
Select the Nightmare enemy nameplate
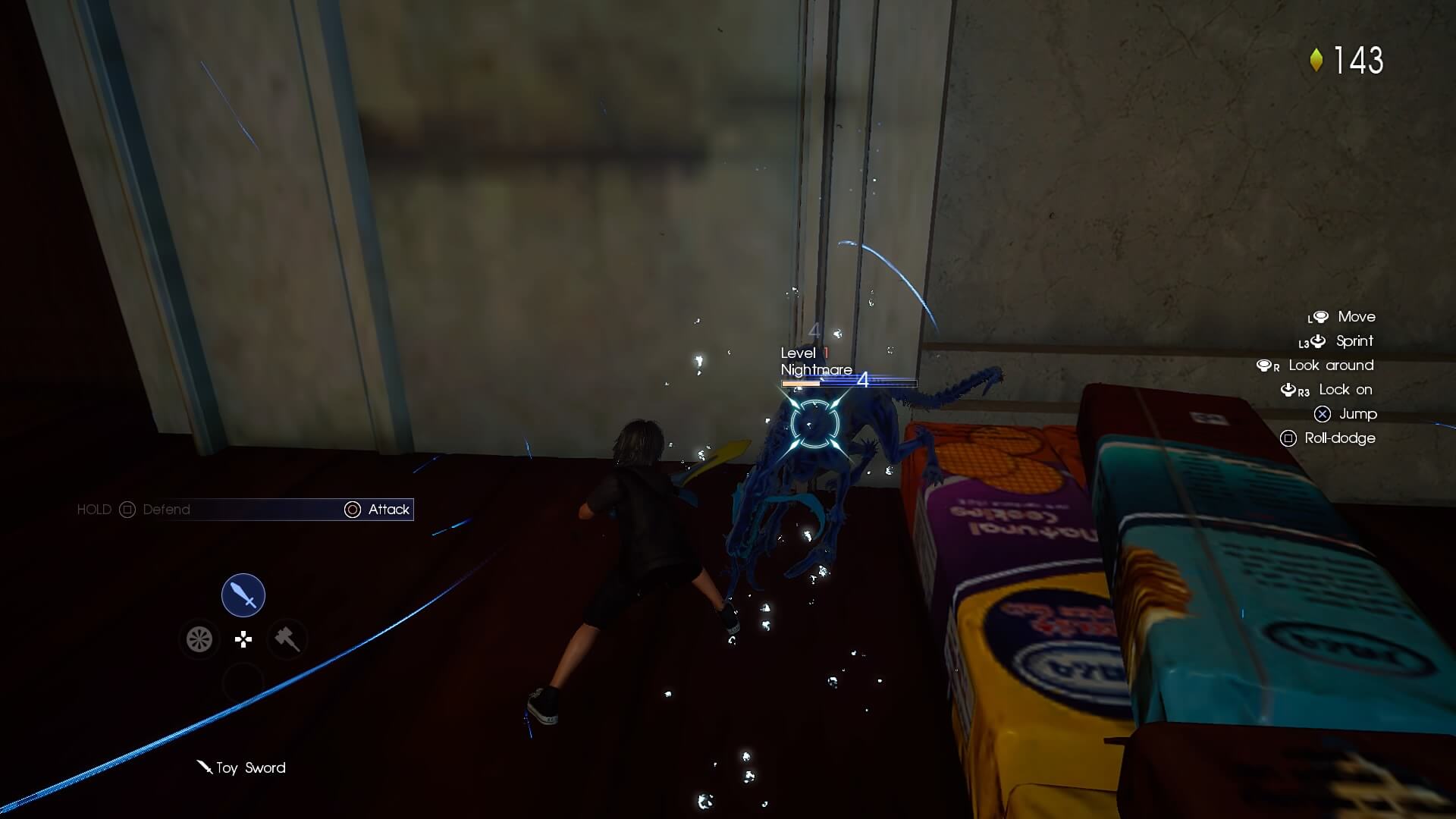[814, 370]
